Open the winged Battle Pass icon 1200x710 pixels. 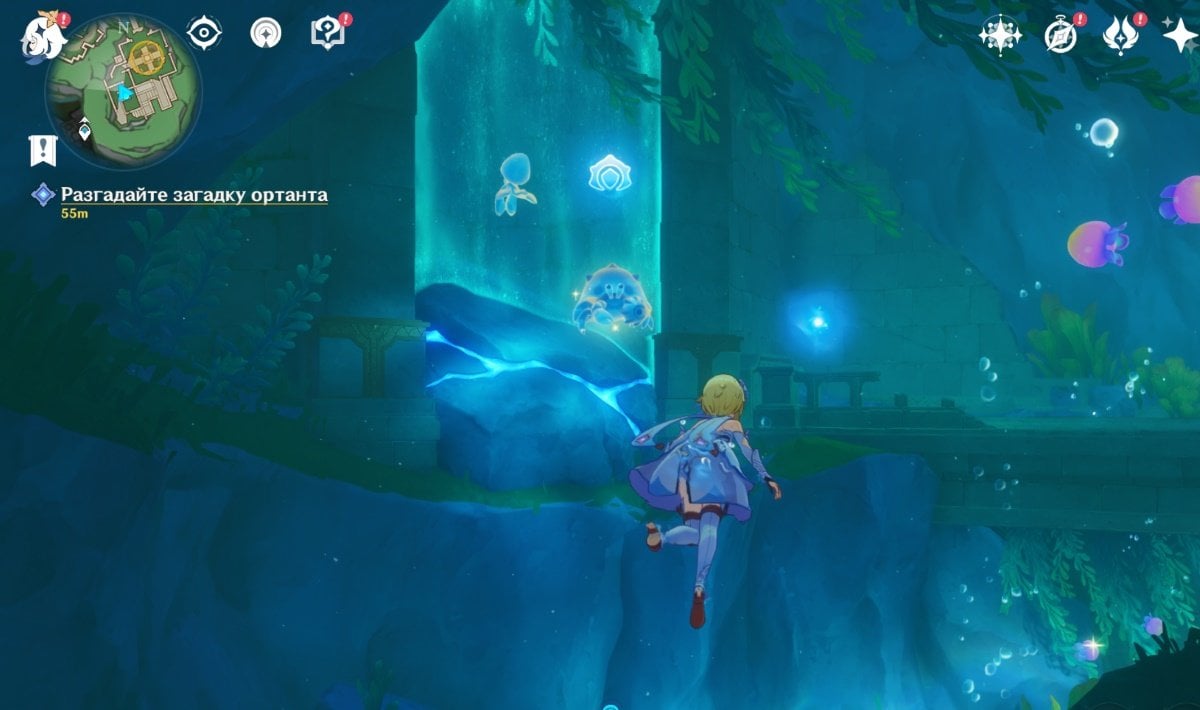coord(1119,35)
